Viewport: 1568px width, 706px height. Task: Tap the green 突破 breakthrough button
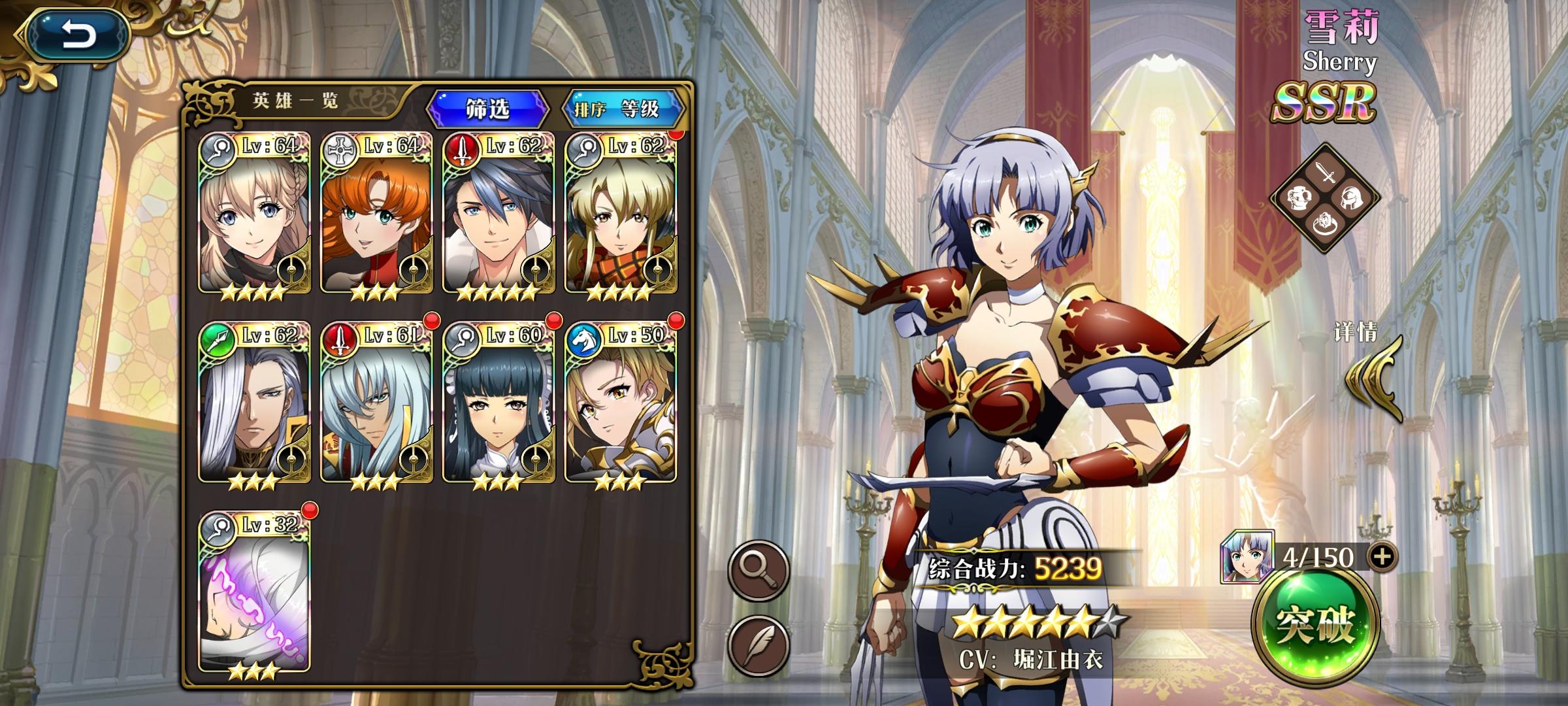(x=1315, y=626)
